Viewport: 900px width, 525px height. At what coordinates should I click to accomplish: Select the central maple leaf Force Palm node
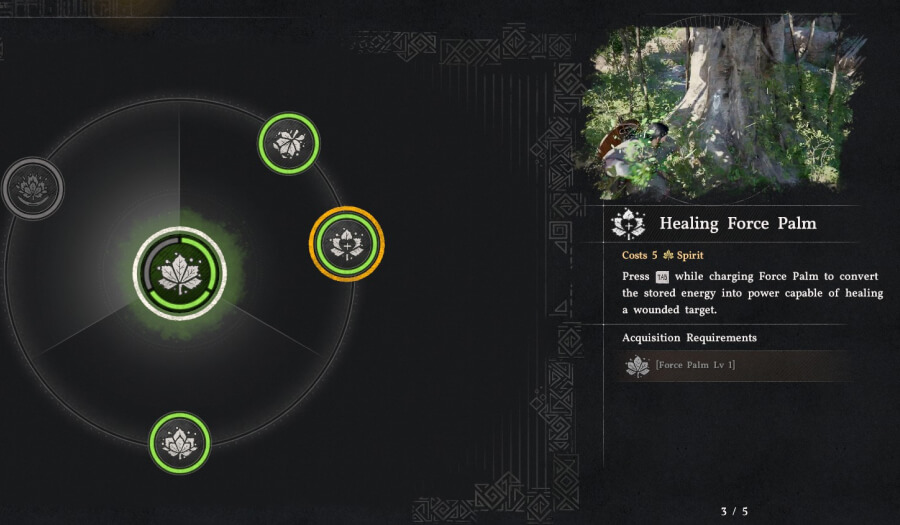180,273
